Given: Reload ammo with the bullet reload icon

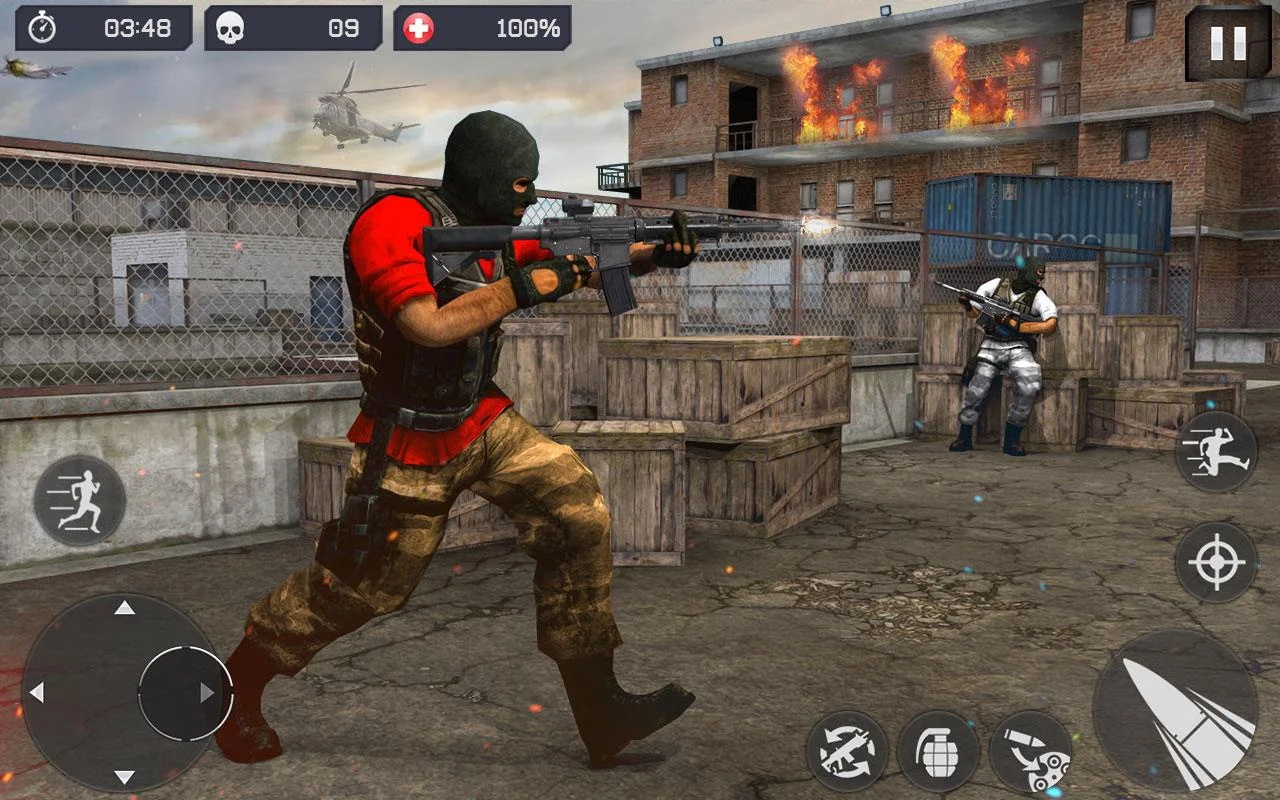Looking at the screenshot, I should click(x=1030, y=752).
